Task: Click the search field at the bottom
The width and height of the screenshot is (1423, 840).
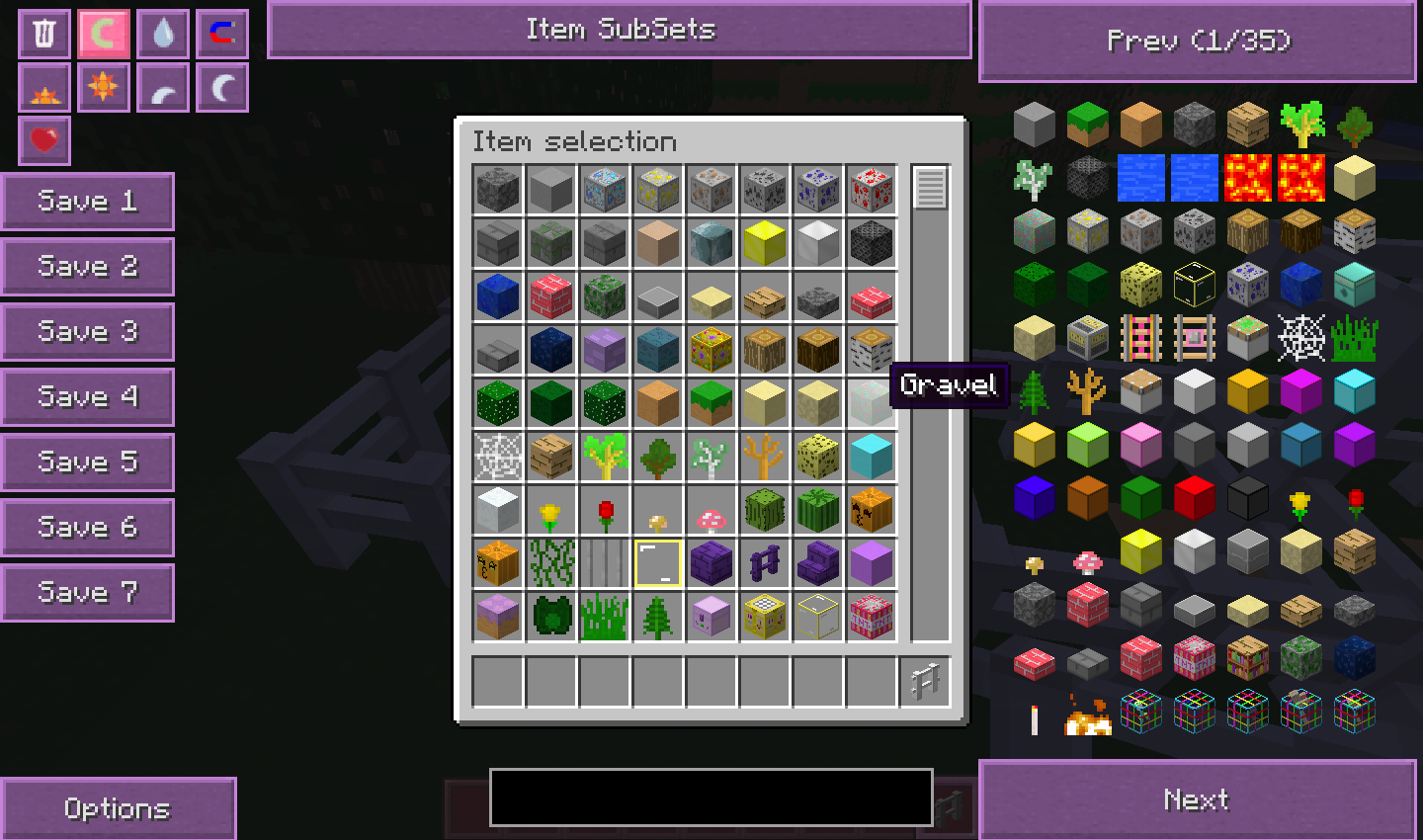Action: coord(711,797)
